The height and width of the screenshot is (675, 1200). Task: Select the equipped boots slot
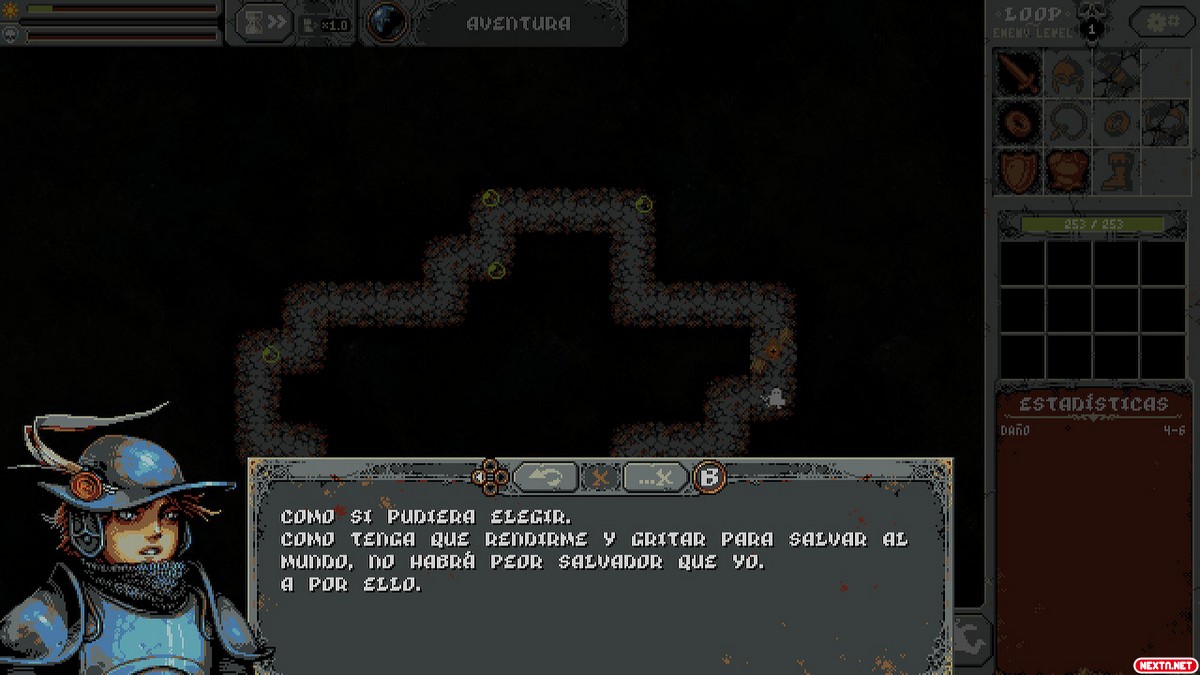[1115, 171]
